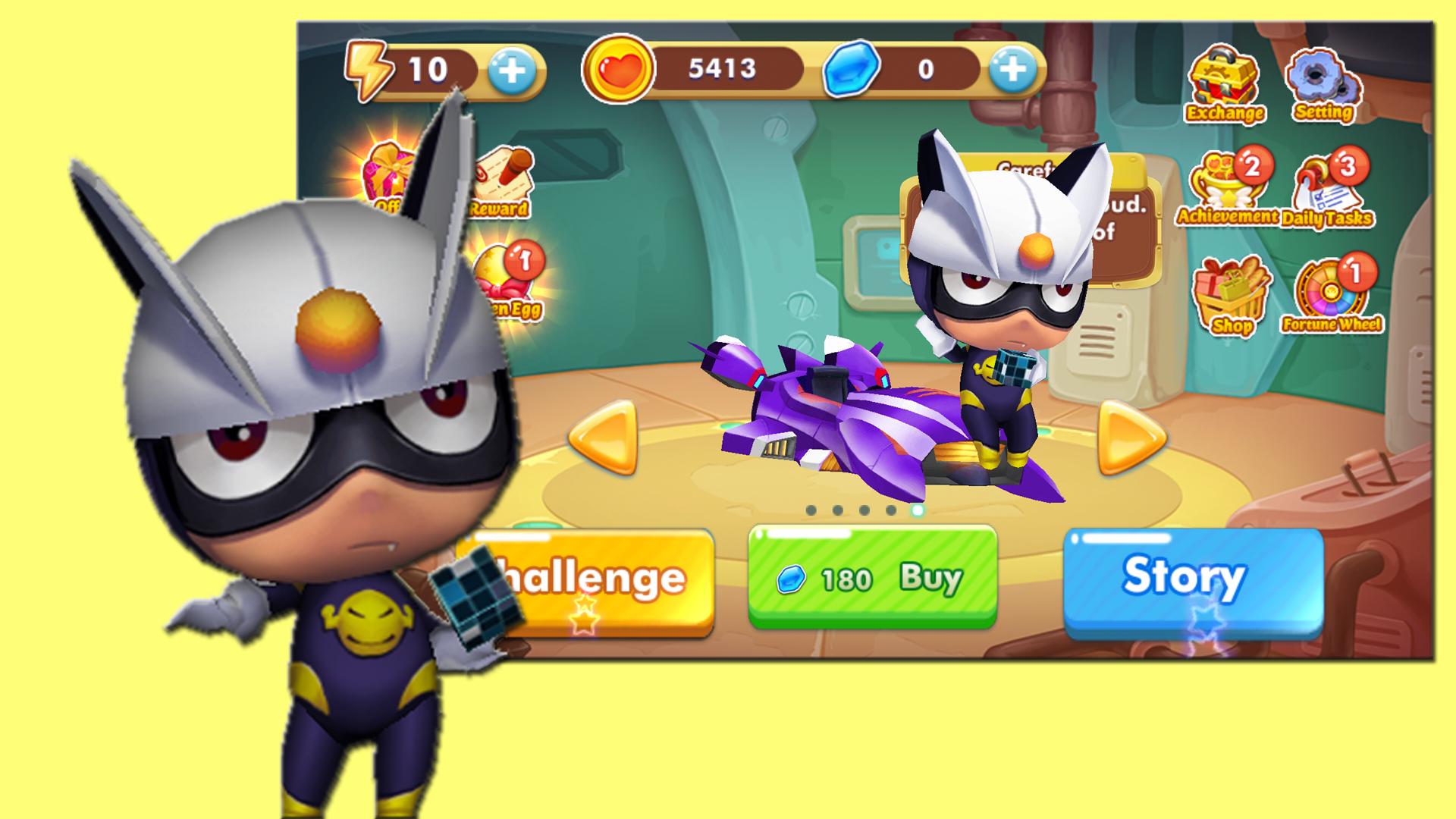
Task: Show next character with right arrow
Action: tap(1131, 438)
